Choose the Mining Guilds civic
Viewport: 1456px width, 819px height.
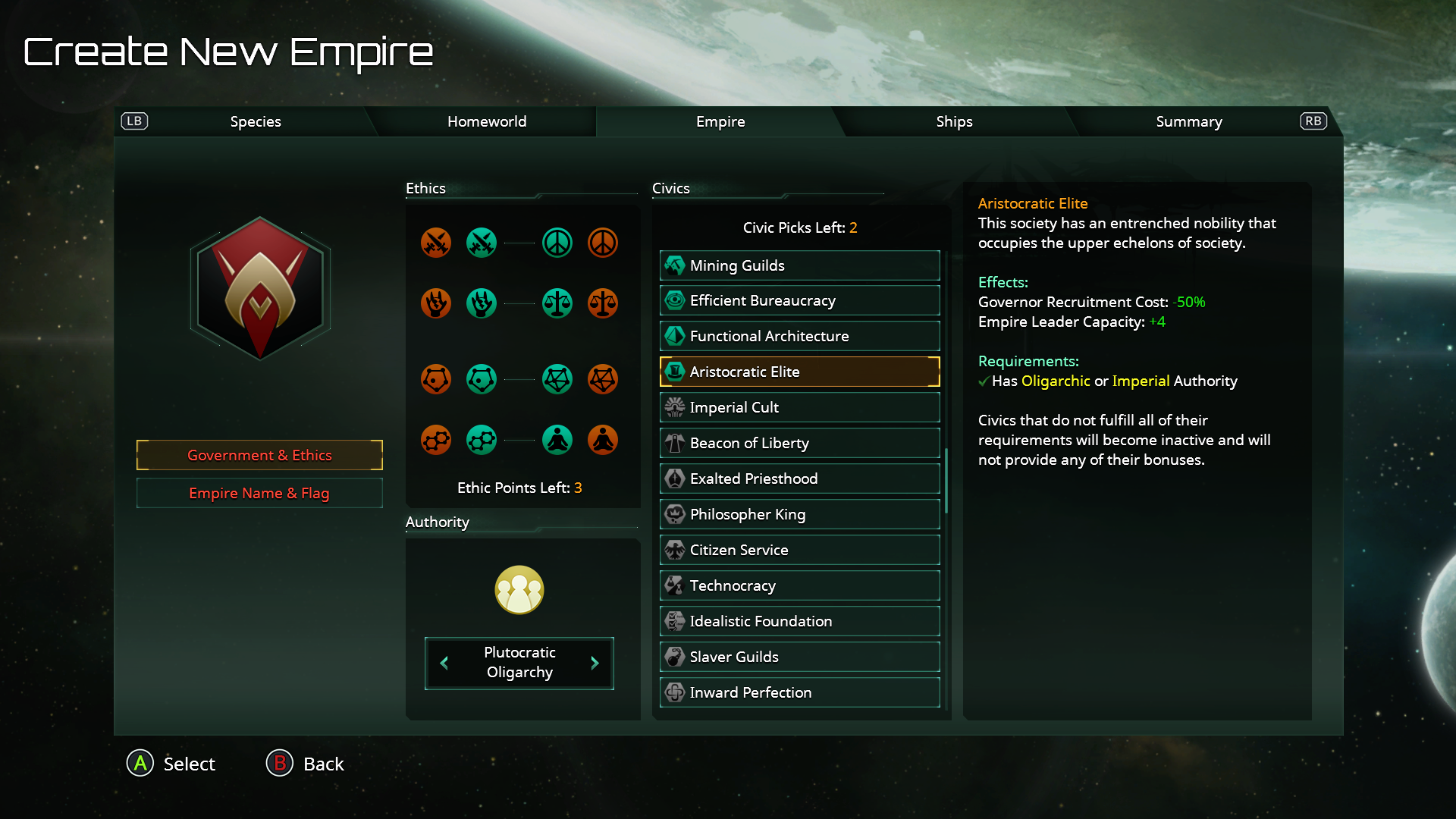(799, 265)
